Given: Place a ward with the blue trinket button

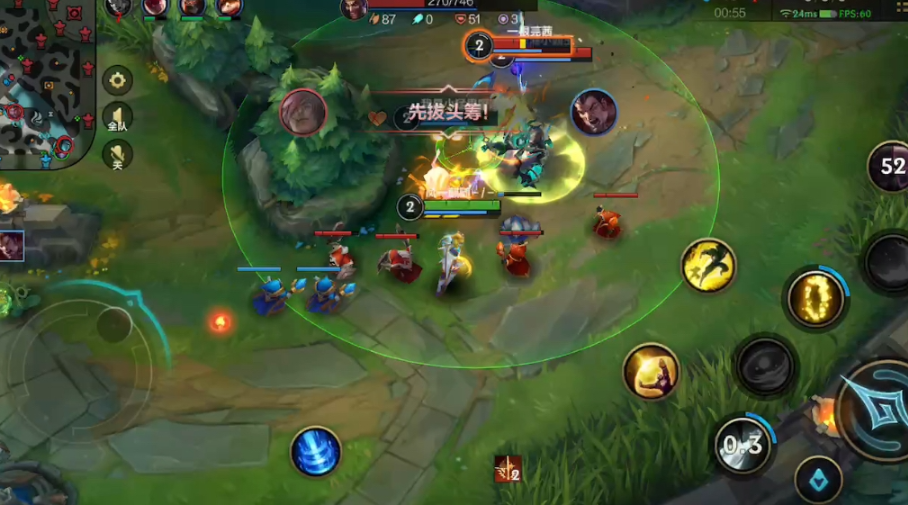Looking at the screenshot, I should (818, 480).
